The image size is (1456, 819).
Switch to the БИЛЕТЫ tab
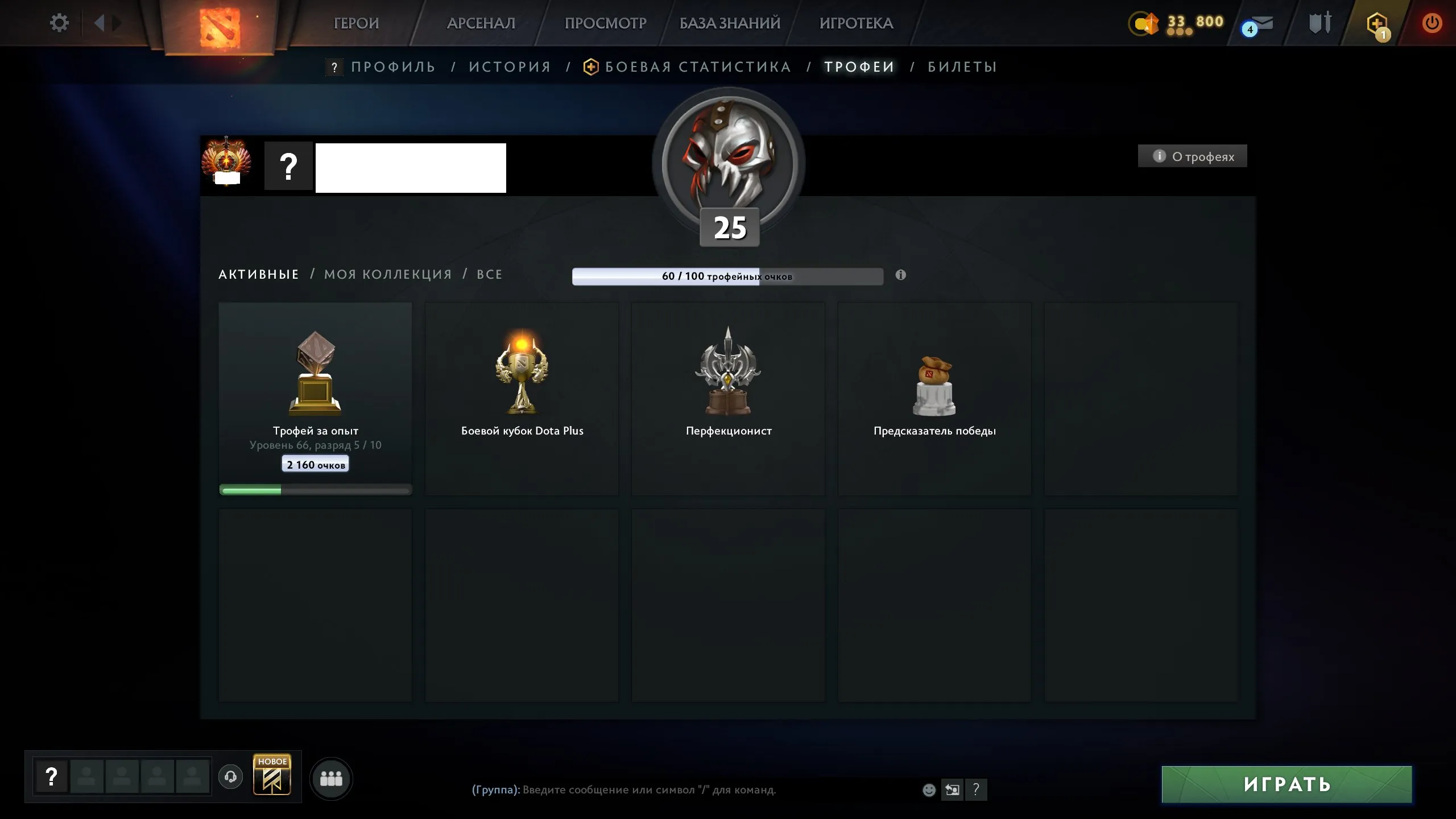(x=961, y=67)
